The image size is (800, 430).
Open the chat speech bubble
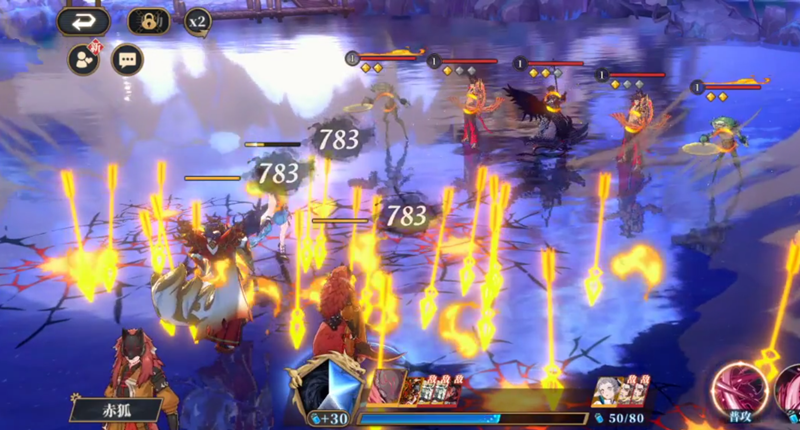[x=127, y=60]
